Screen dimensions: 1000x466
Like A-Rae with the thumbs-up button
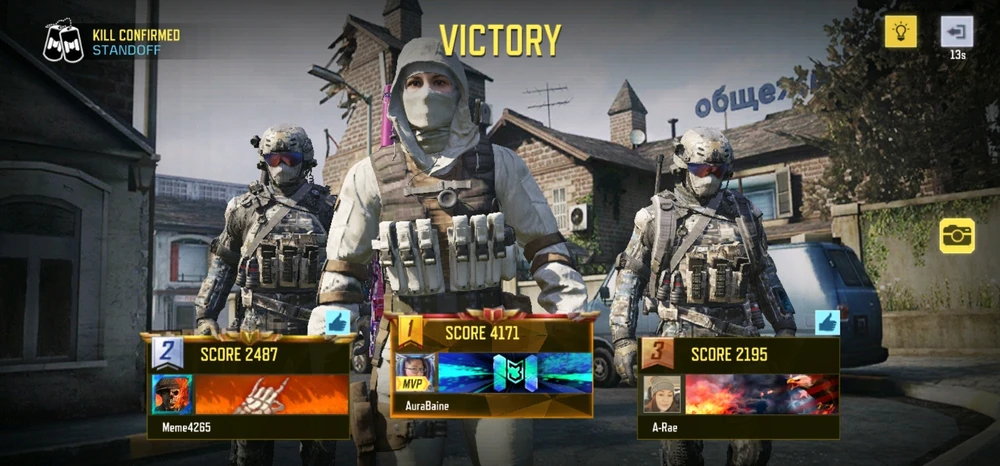click(827, 322)
